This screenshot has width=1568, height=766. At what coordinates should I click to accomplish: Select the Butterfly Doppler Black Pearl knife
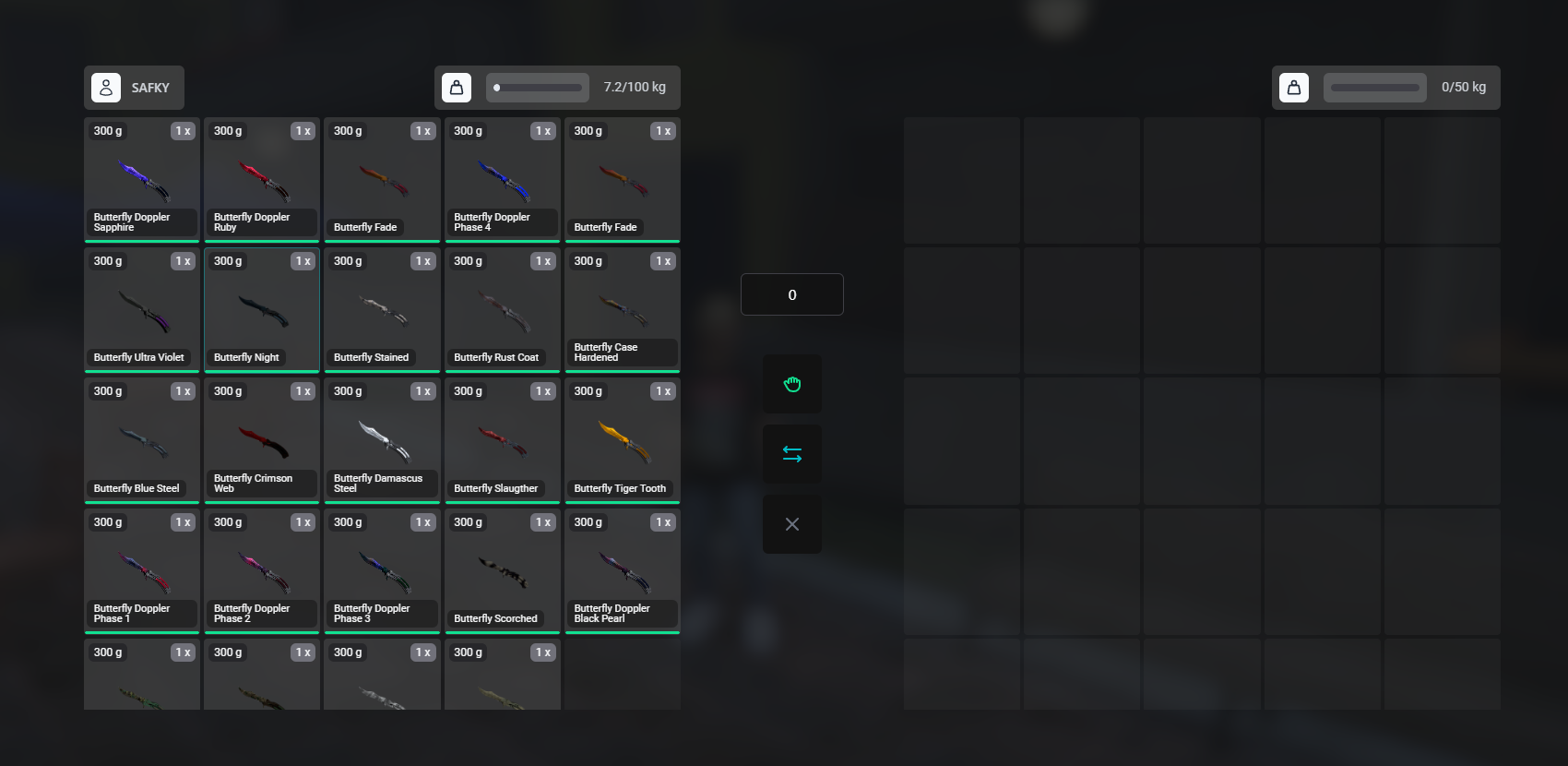pyautogui.click(x=622, y=570)
